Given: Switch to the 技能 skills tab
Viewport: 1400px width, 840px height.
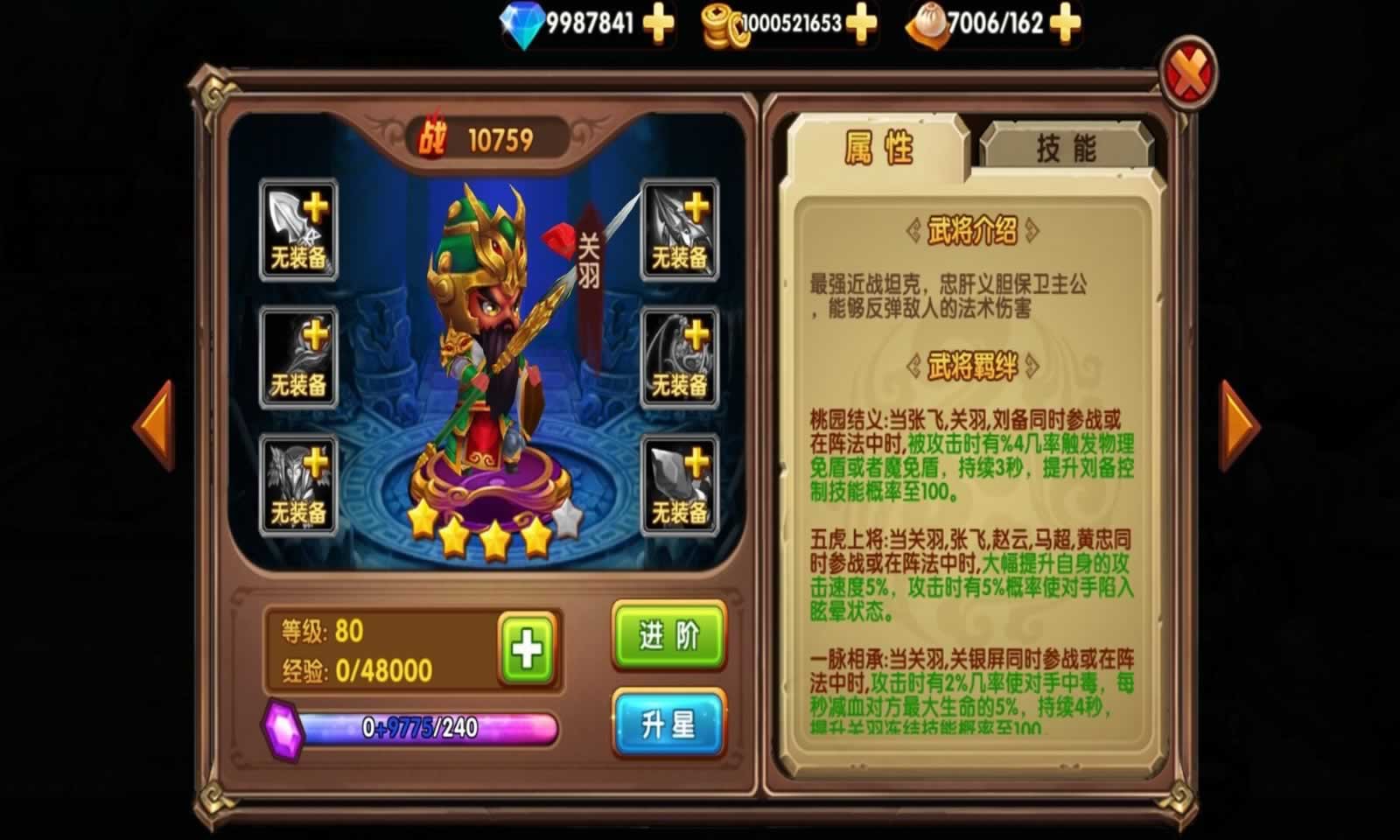Looking at the screenshot, I should click(x=1066, y=144).
